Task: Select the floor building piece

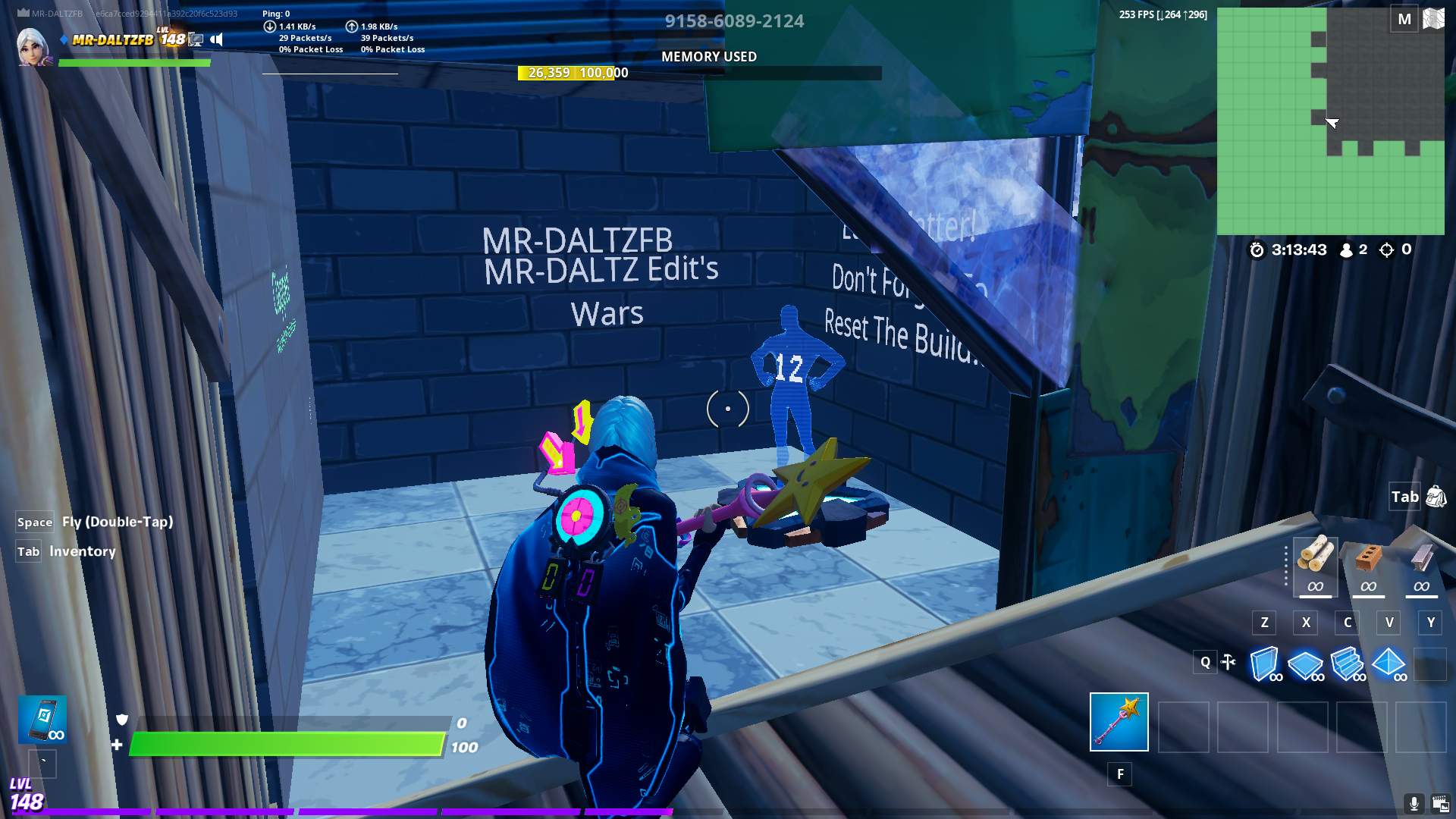Action: (1306, 664)
